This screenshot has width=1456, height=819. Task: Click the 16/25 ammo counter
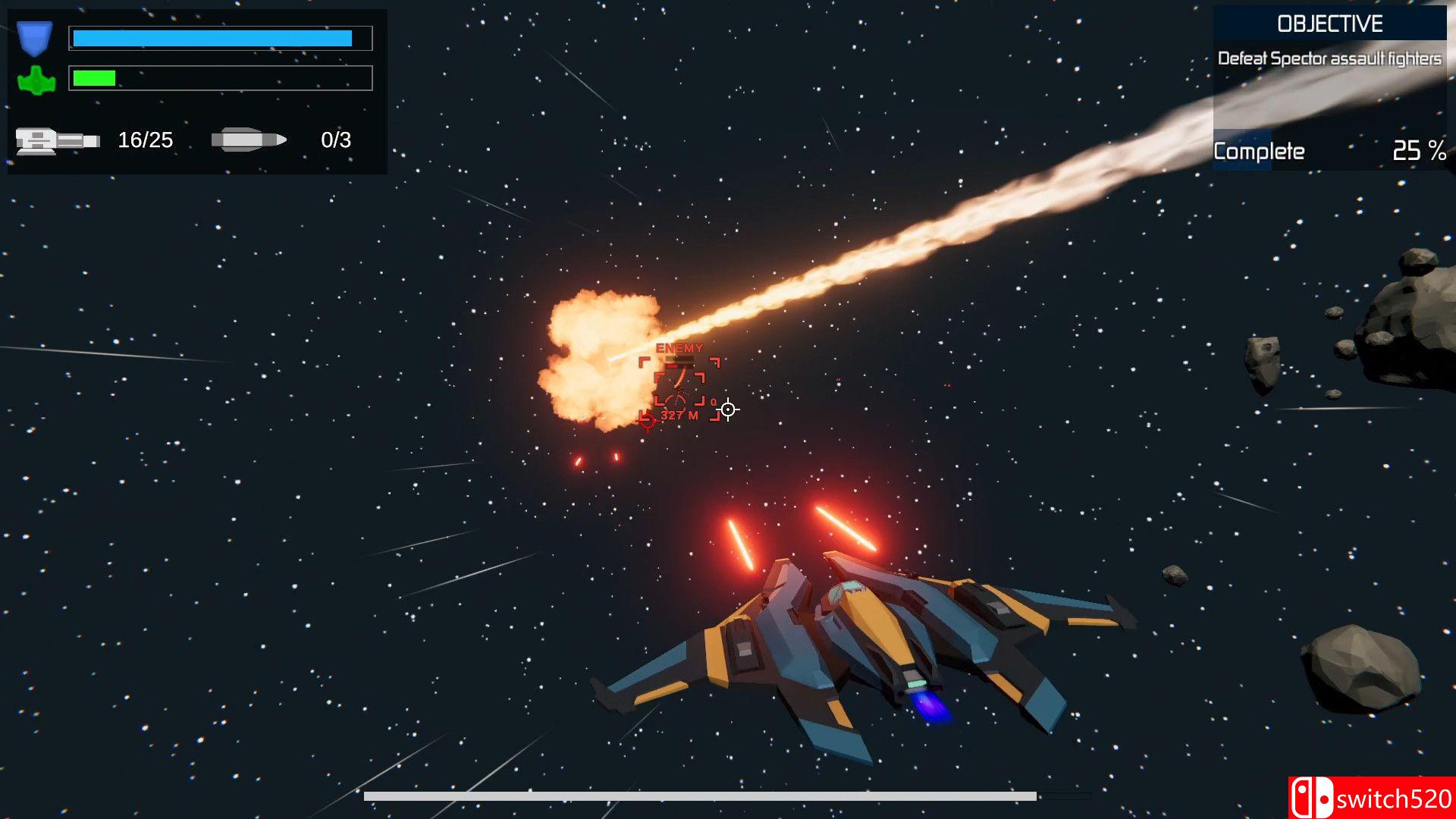[145, 140]
